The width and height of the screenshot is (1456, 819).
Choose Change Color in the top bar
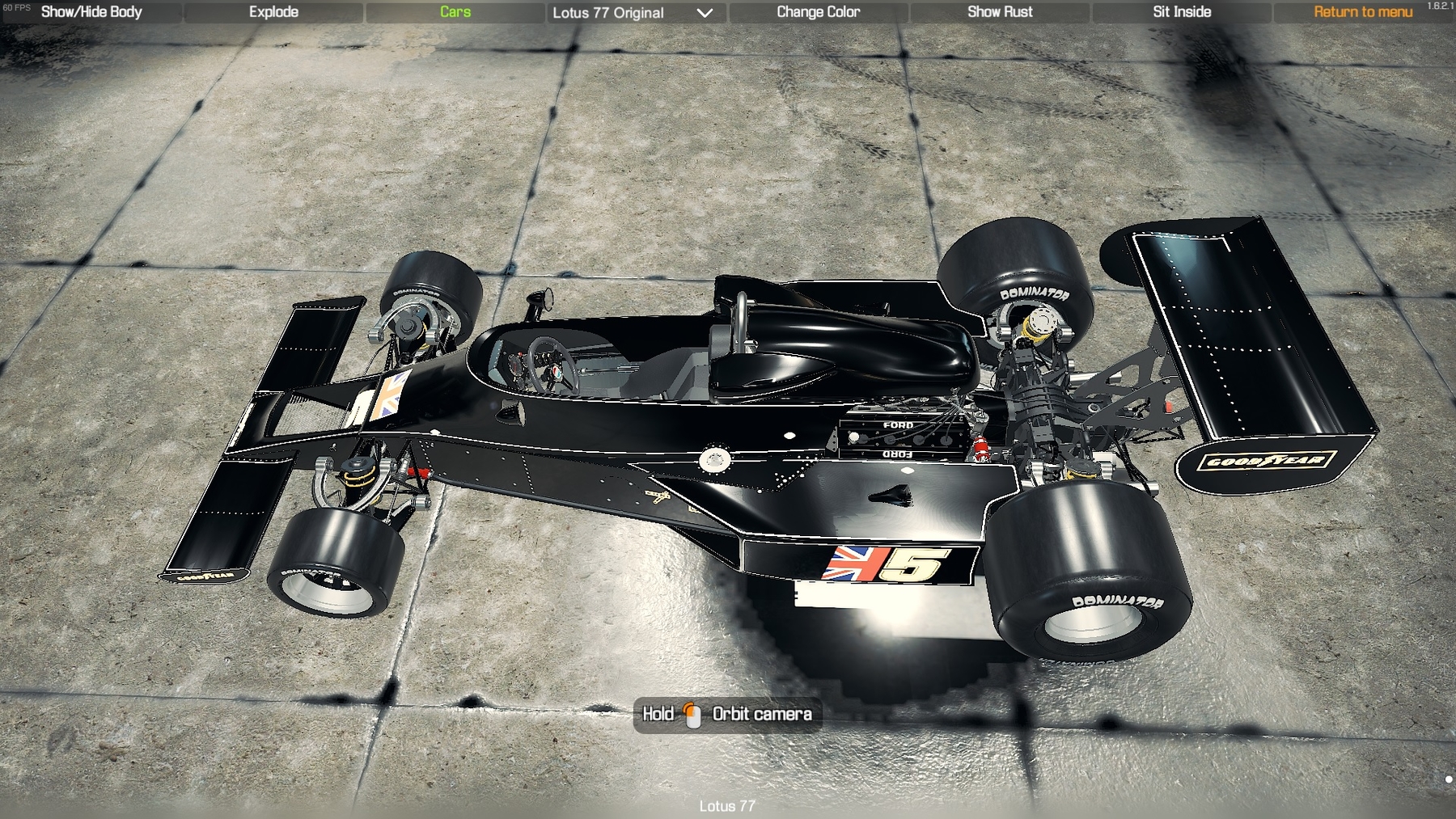tap(818, 12)
